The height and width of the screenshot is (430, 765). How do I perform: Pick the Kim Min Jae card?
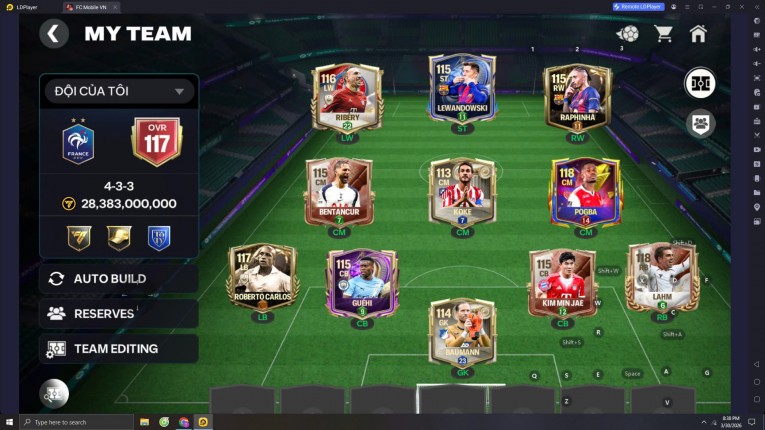563,281
